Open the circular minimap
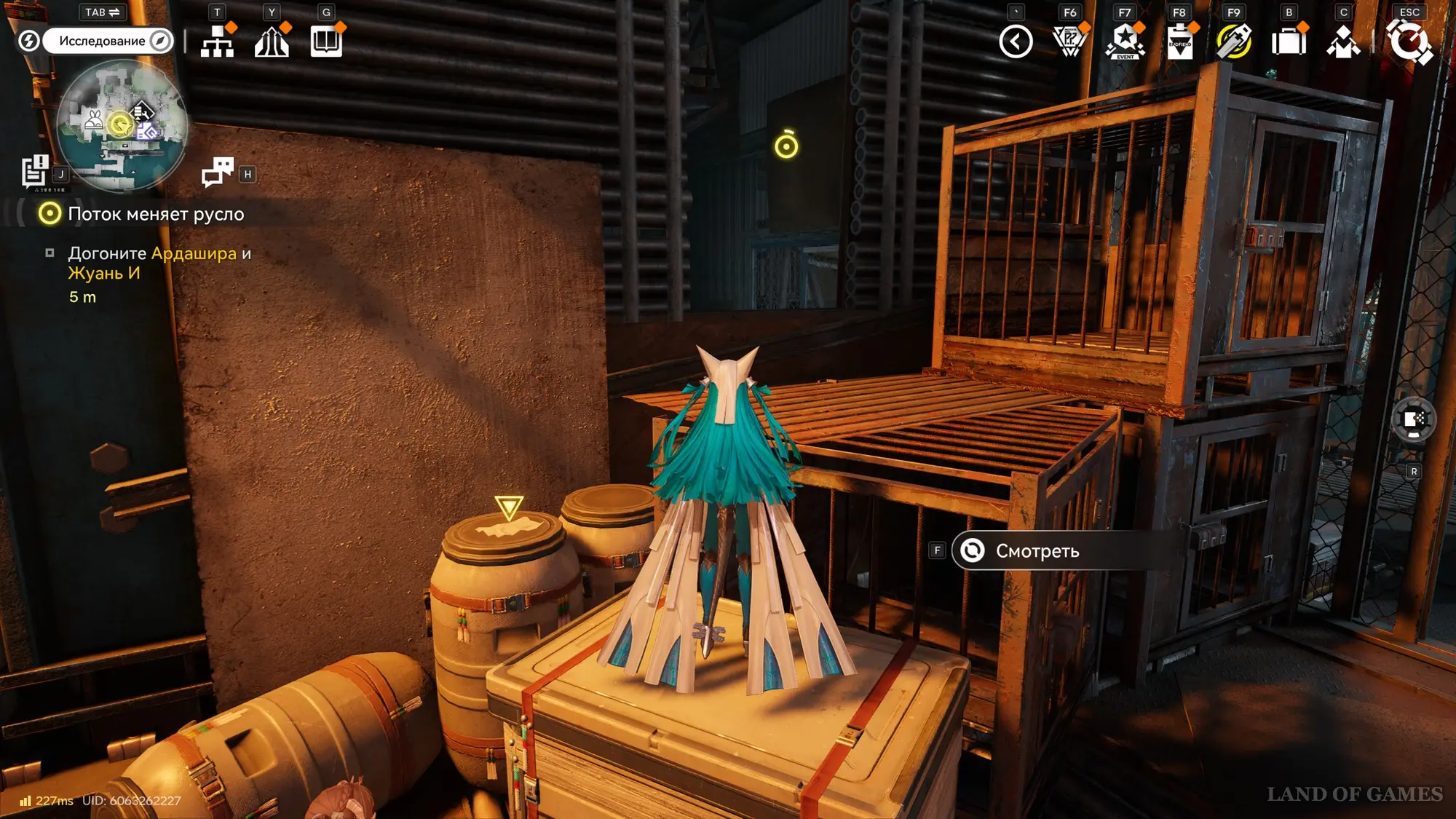 (122, 126)
